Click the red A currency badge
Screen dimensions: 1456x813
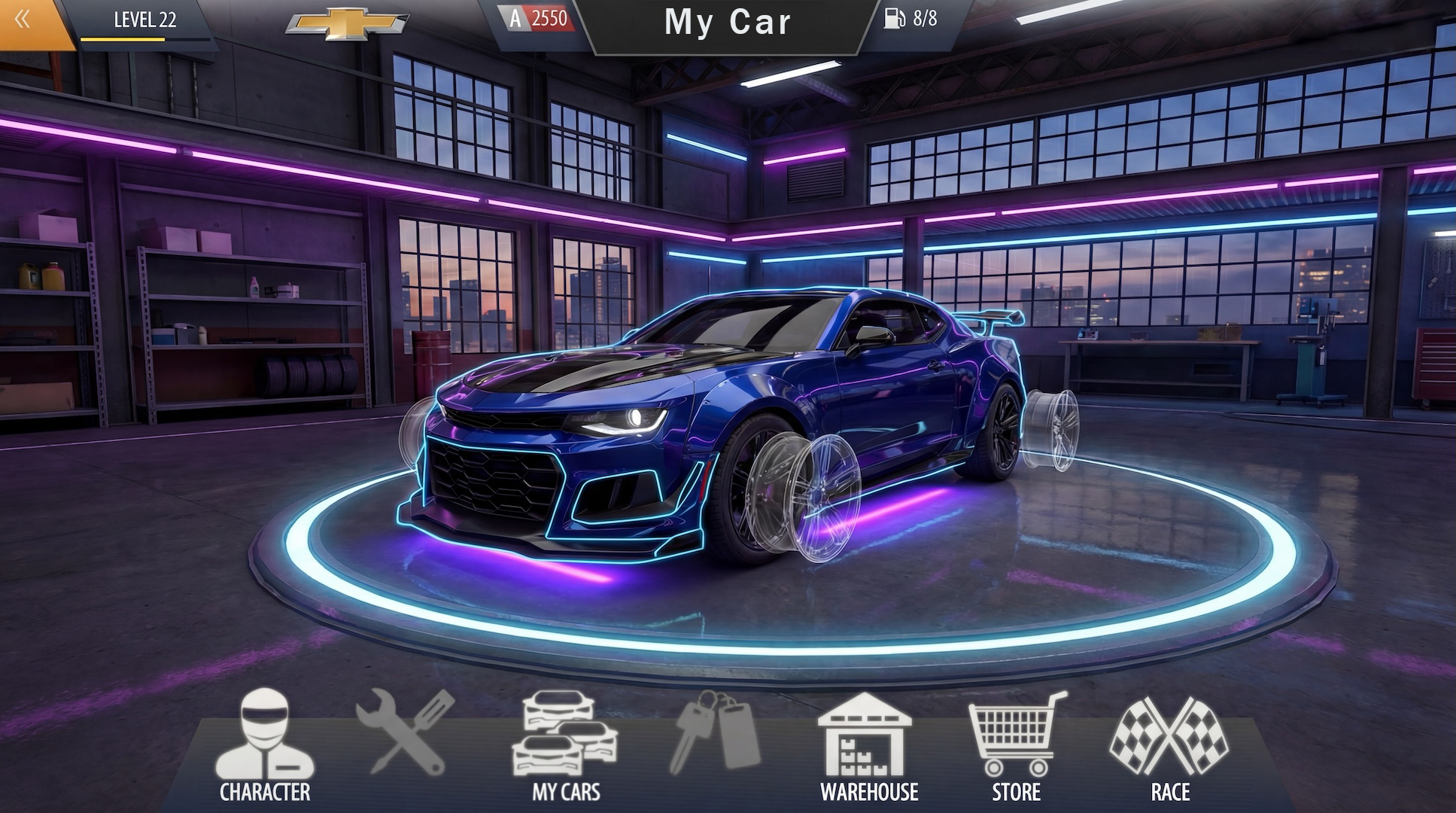click(514, 17)
